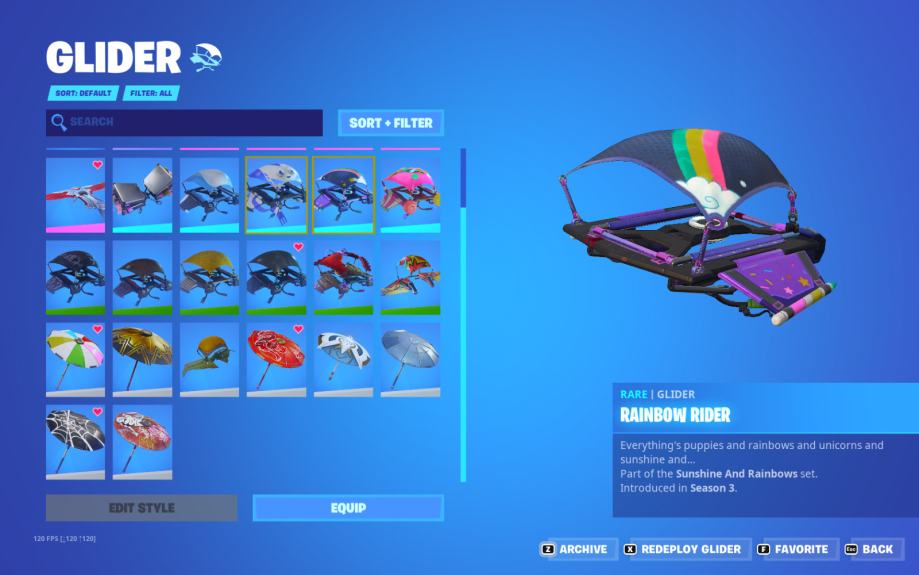Archive the selected glider

[575, 549]
